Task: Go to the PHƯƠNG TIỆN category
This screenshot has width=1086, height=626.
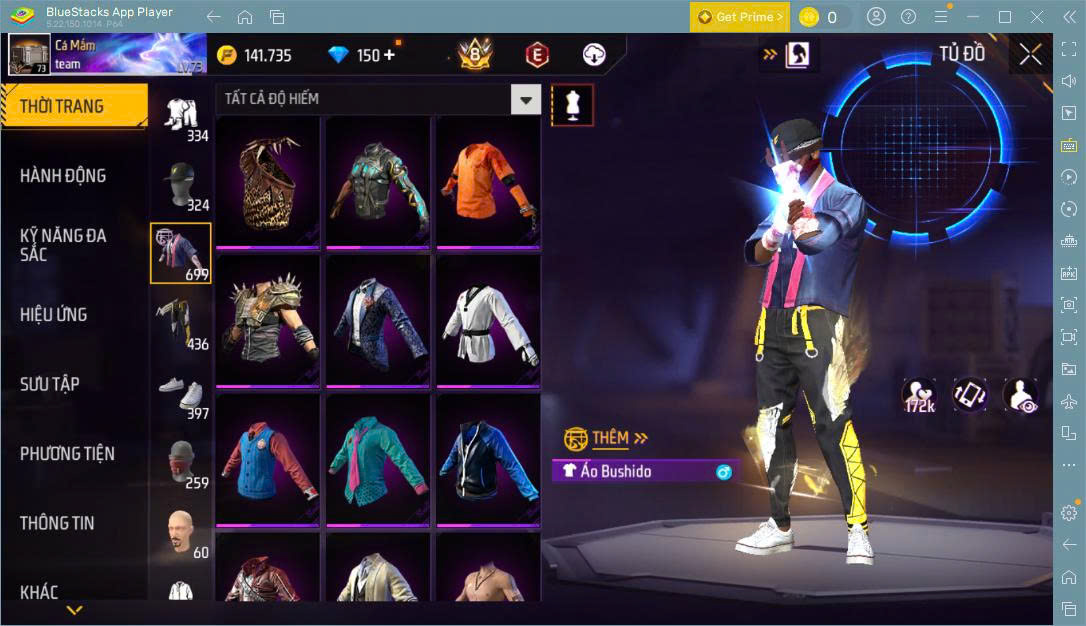Action: coord(67,454)
